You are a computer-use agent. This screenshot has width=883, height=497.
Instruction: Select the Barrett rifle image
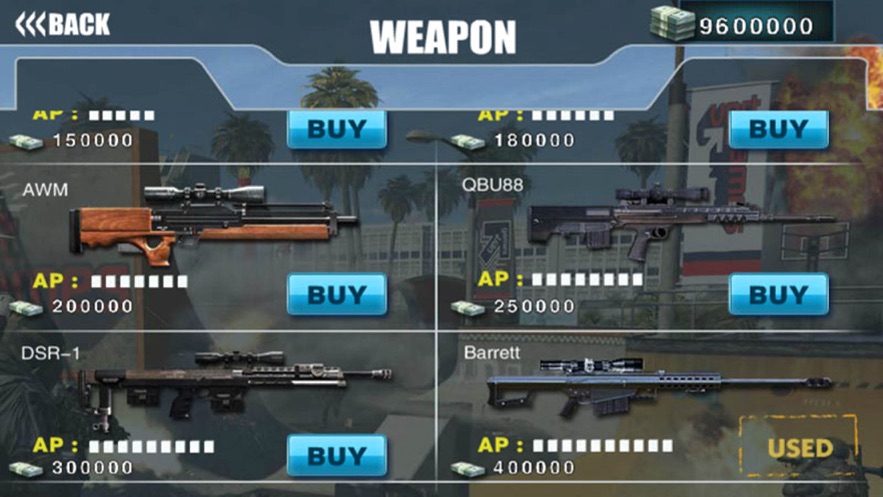click(x=655, y=385)
